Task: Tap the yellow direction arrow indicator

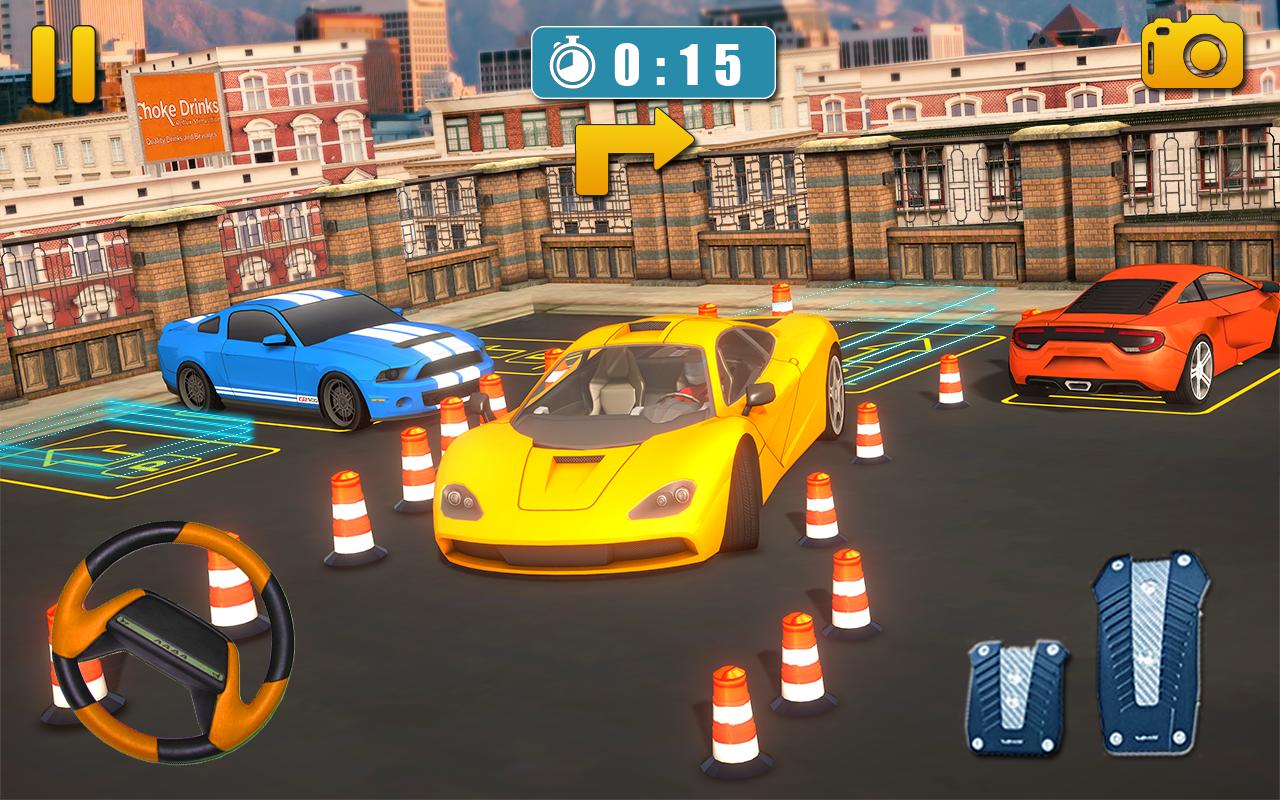Action: (631, 146)
